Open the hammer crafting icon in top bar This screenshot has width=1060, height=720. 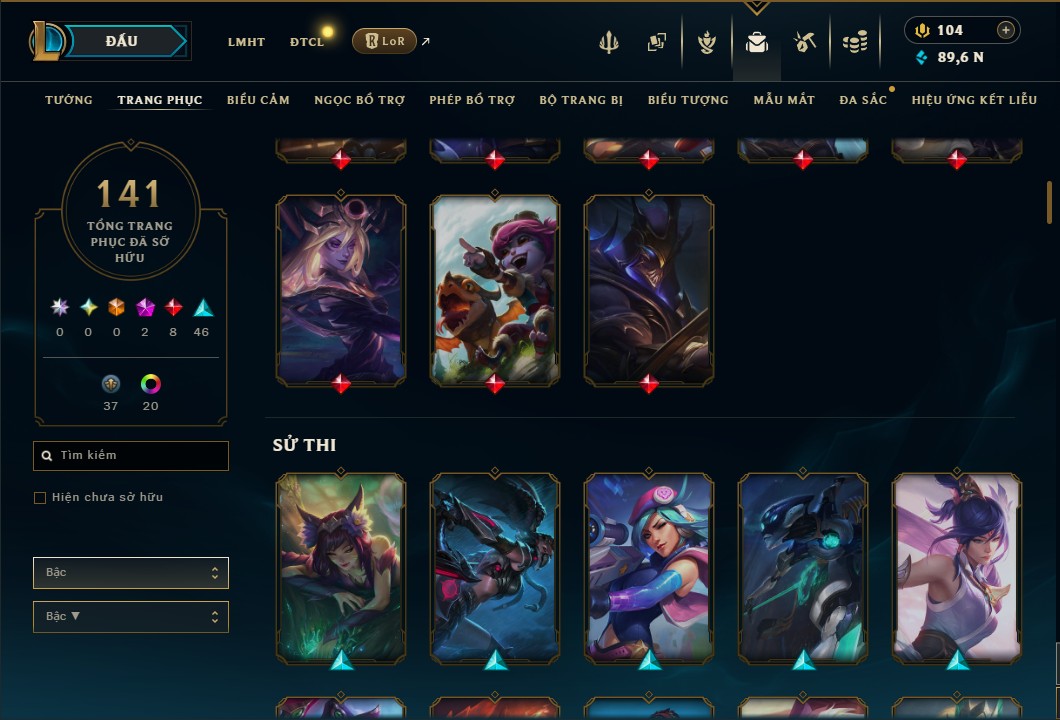click(x=805, y=42)
